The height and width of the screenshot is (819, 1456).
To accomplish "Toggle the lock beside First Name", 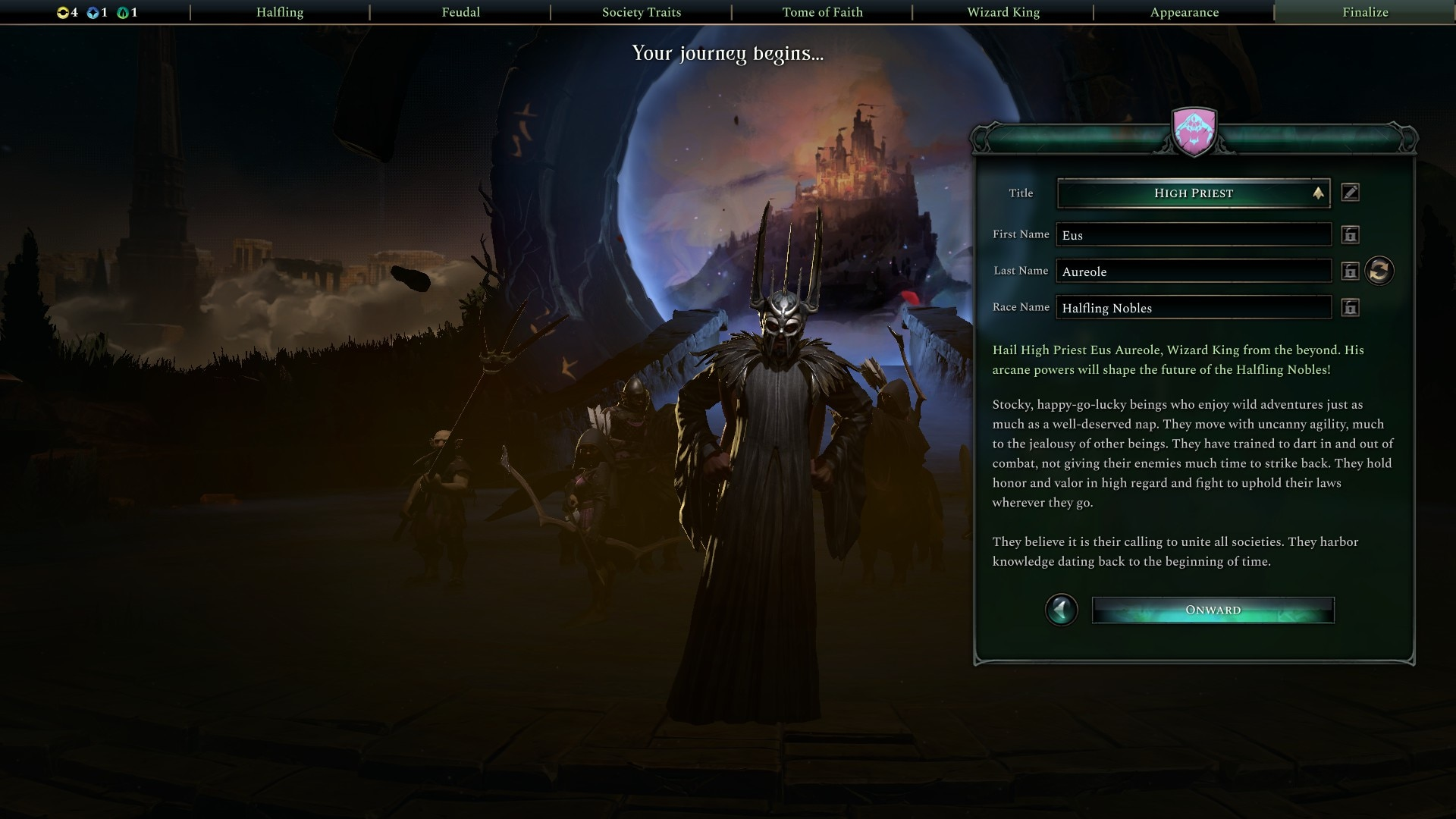I will click(1350, 235).
